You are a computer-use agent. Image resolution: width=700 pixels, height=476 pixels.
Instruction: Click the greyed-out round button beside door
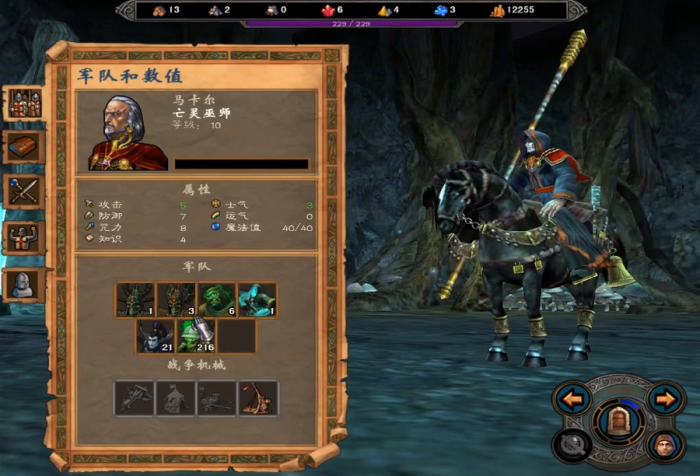574,444
